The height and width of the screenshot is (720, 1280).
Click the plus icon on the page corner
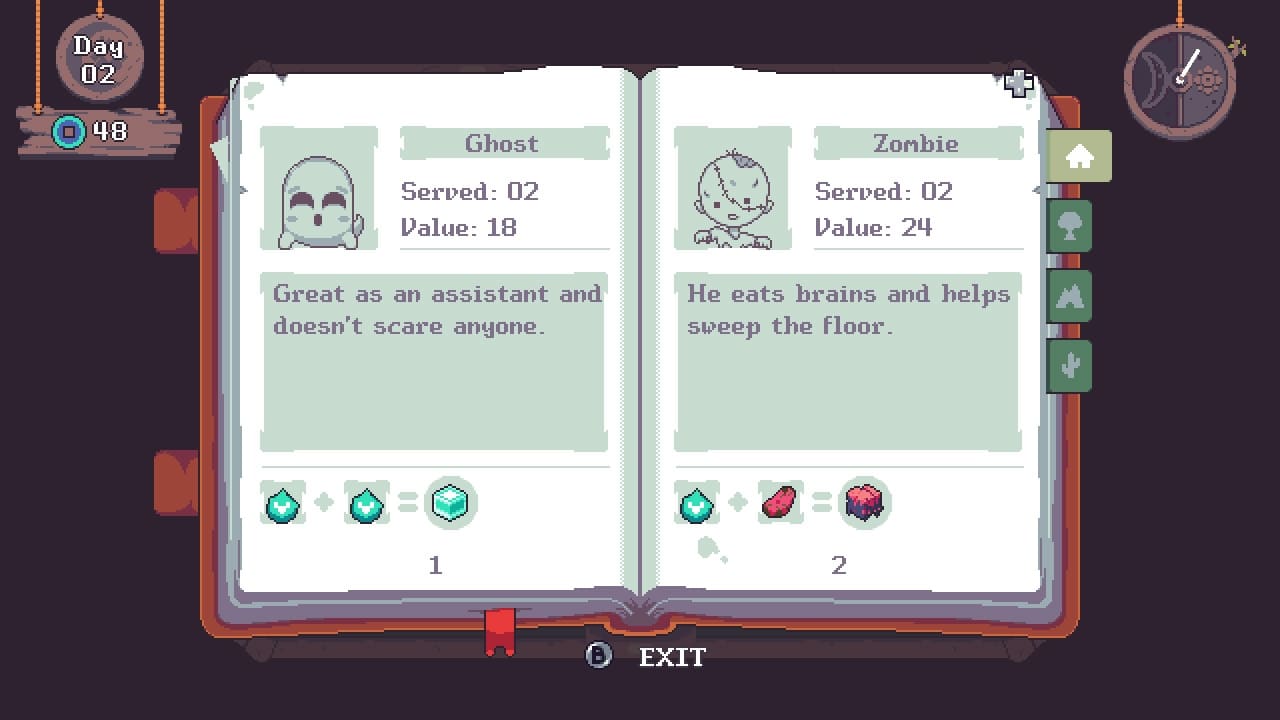click(1018, 85)
